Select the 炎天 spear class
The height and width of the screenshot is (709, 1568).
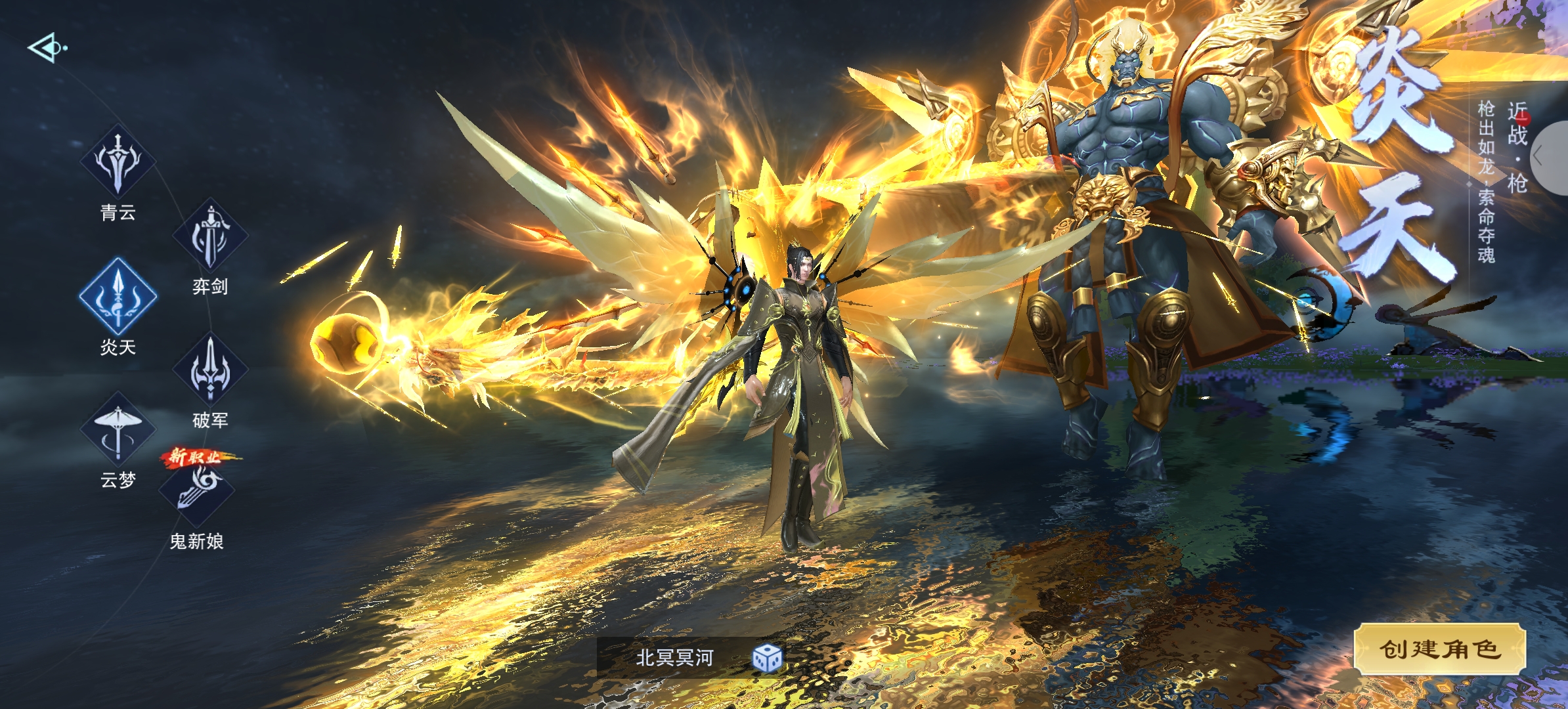[x=118, y=297]
